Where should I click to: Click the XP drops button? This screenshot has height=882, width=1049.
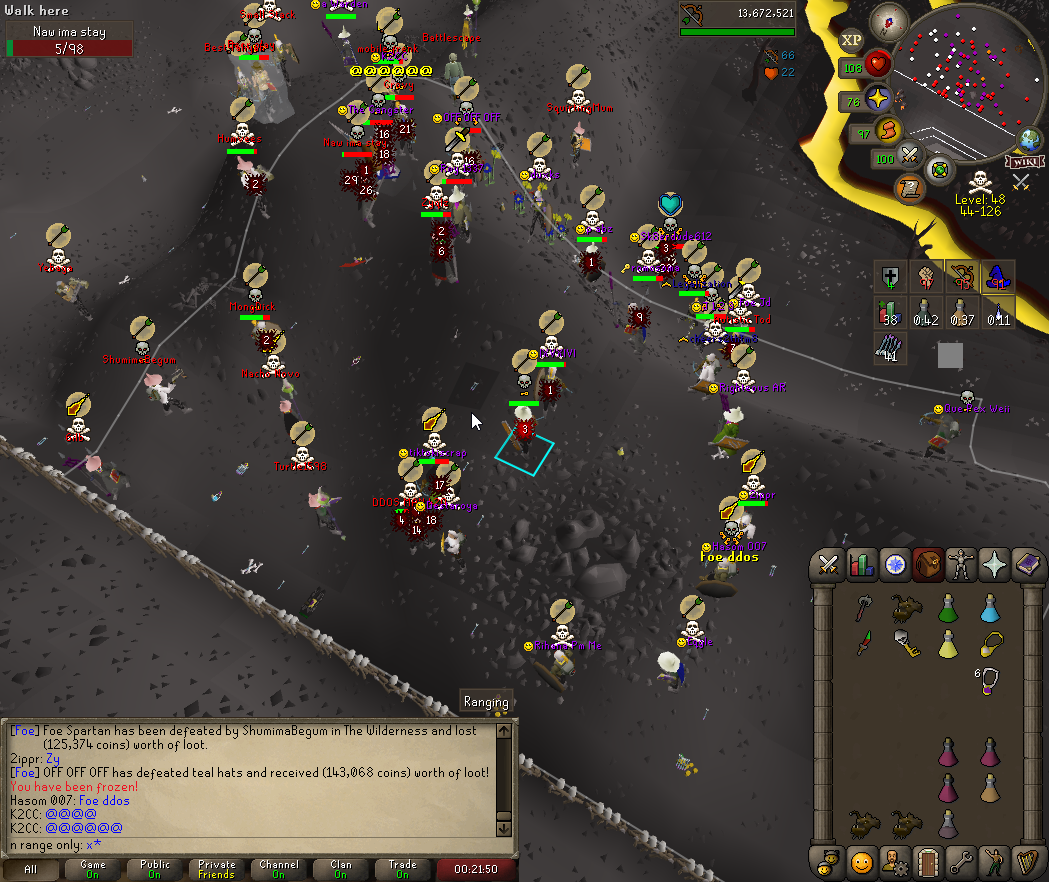pos(851,40)
